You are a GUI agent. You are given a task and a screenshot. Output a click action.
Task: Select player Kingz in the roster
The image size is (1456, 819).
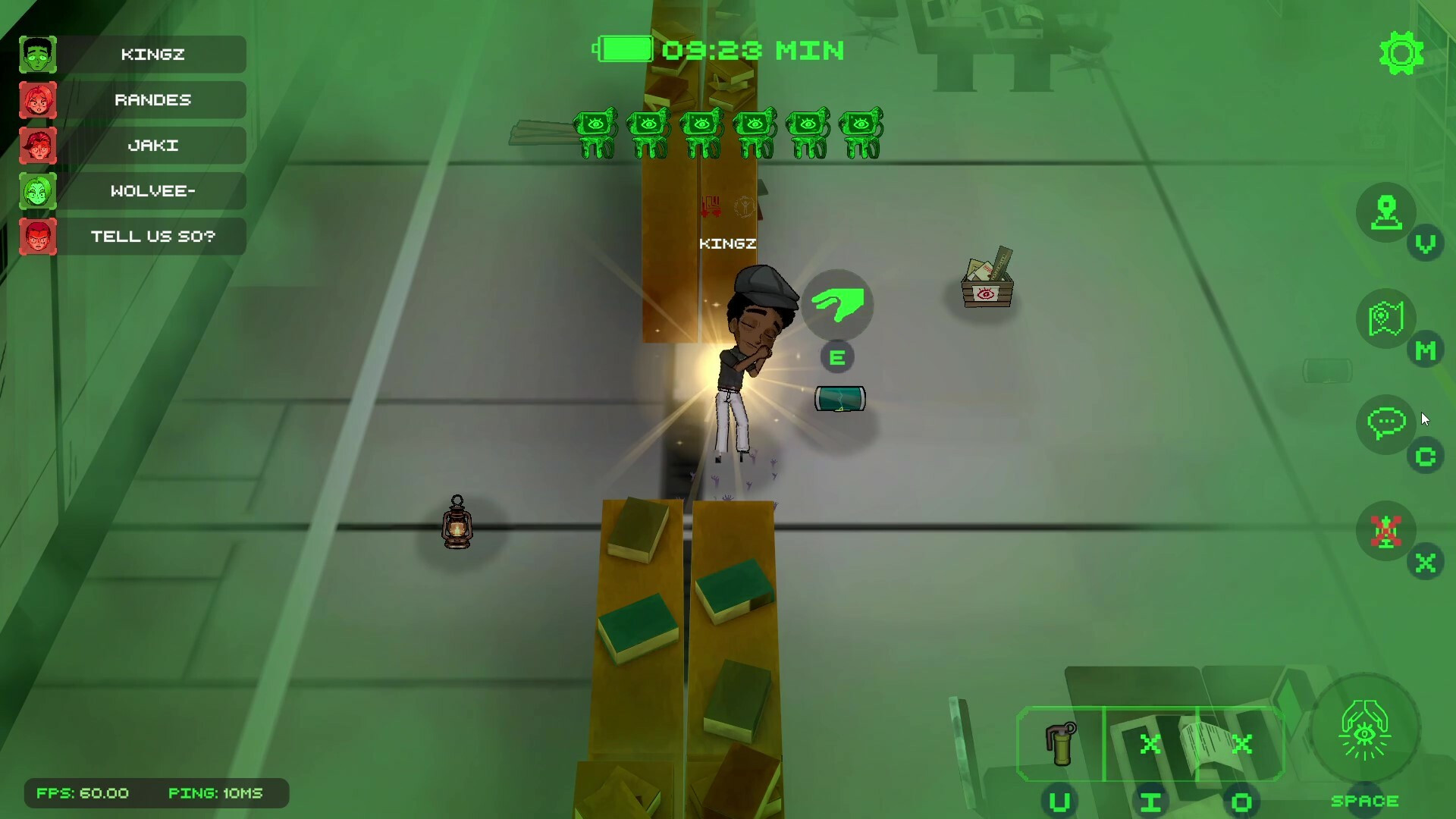click(x=152, y=55)
